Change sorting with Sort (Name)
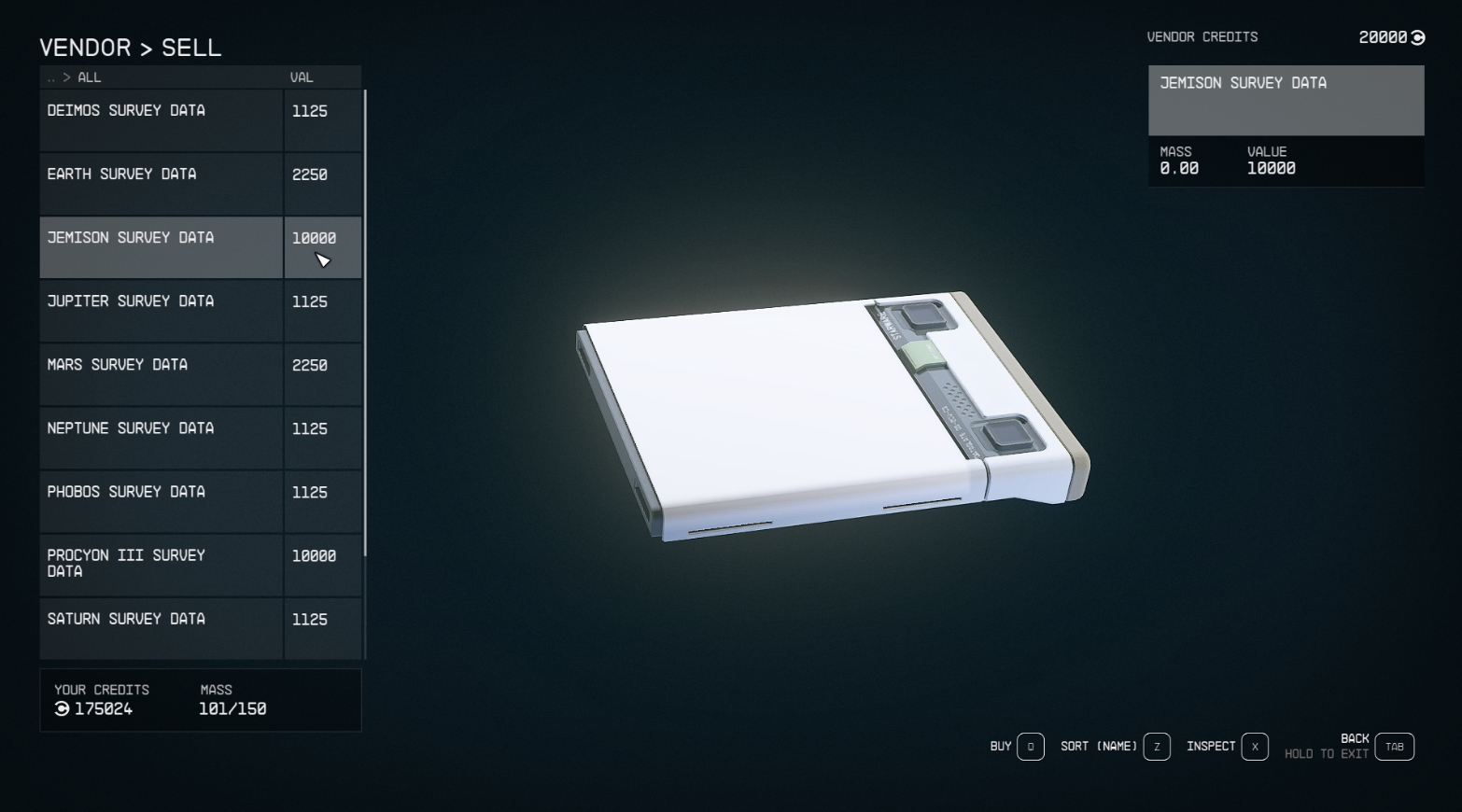 (1156, 747)
